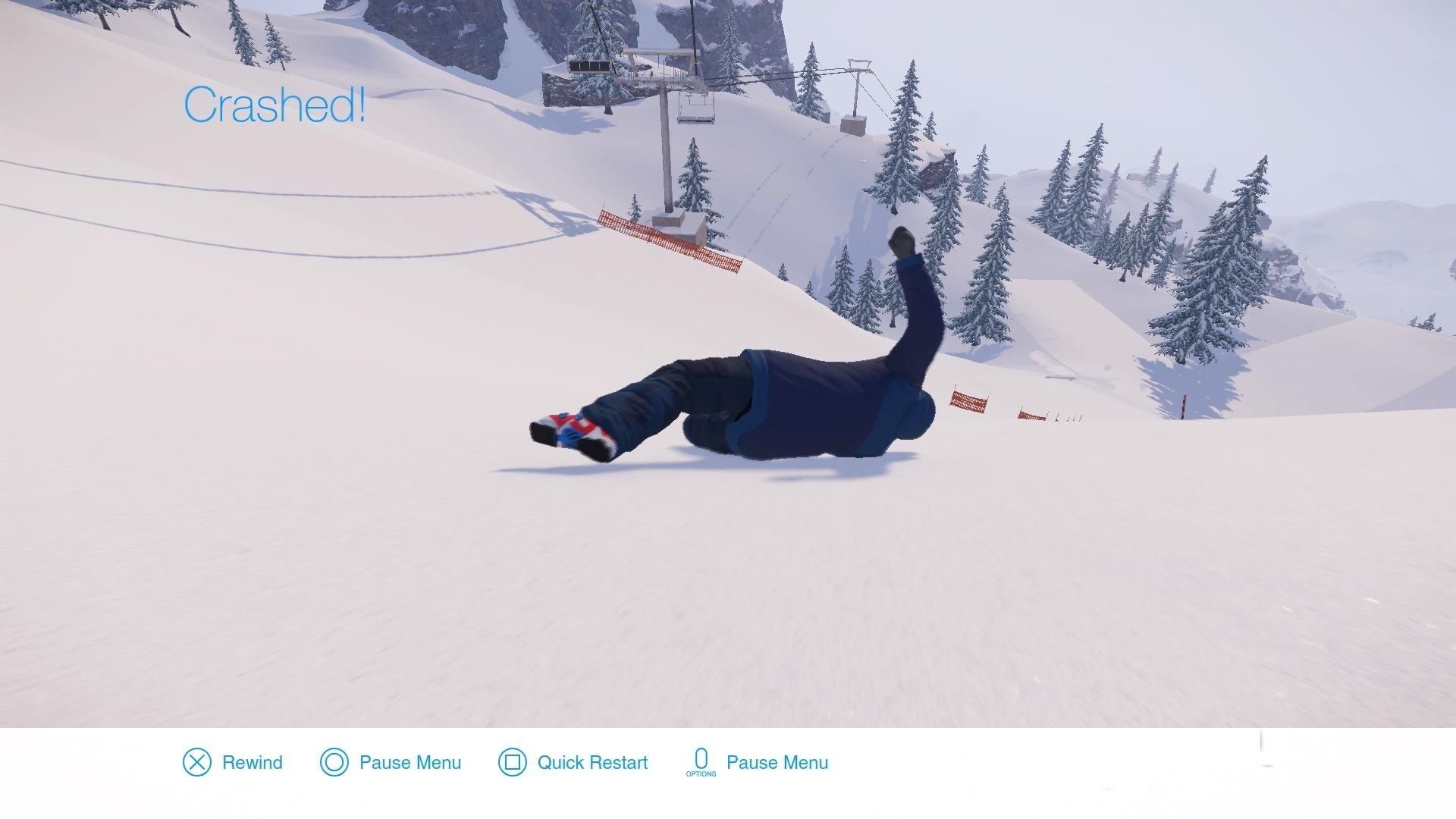This screenshot has height=819, width=1456.
Task: Click the Rewind label
Action: pyautogui.click(x=251, y=763)
